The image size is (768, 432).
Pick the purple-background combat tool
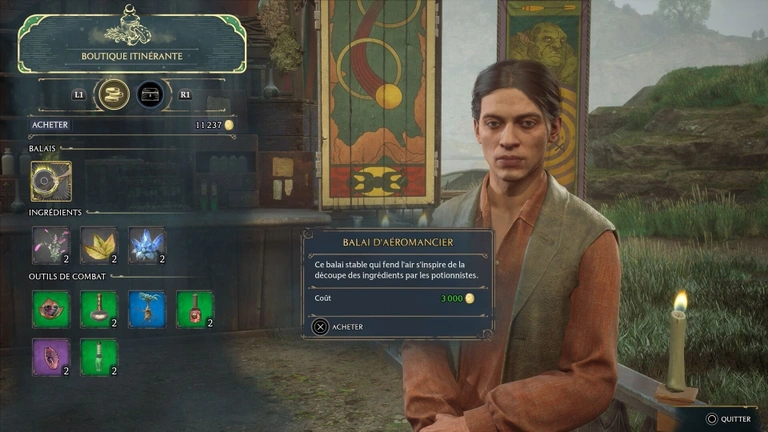(x=51, y=357)
